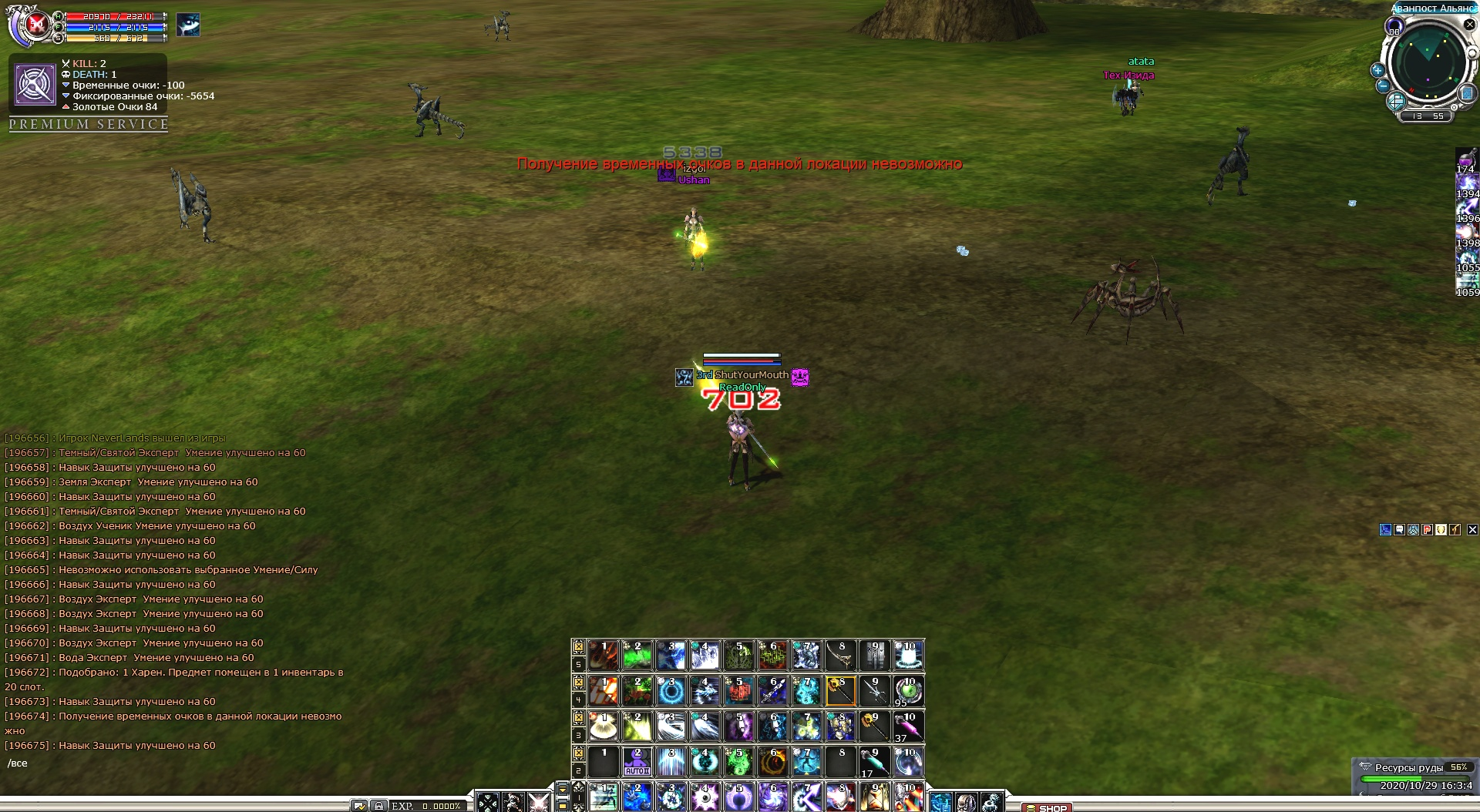The image size is (1480, 812).
Task: Use the green orb item with count 95
Action: 908,691
